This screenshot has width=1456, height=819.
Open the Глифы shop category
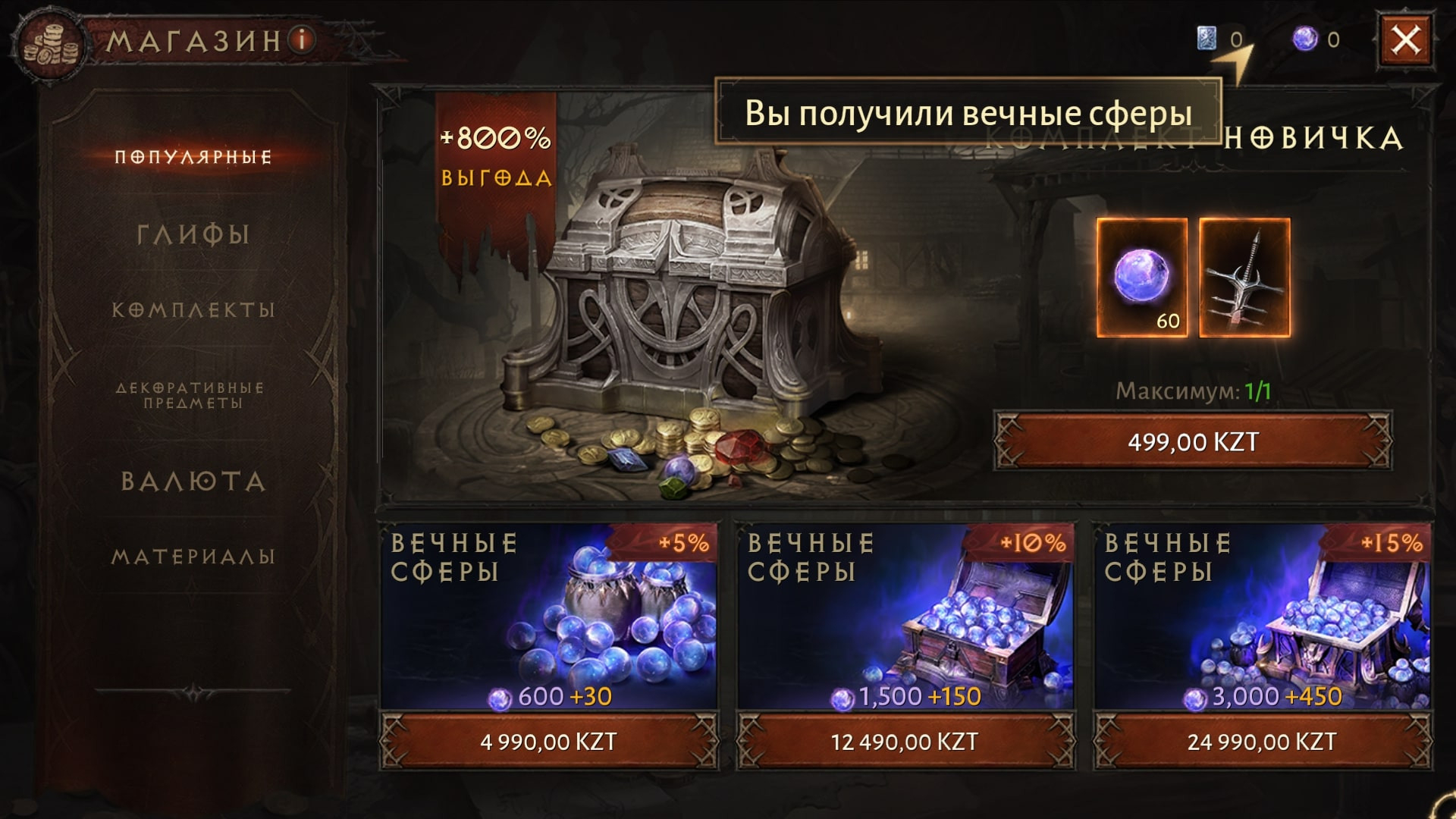point(193,234)
